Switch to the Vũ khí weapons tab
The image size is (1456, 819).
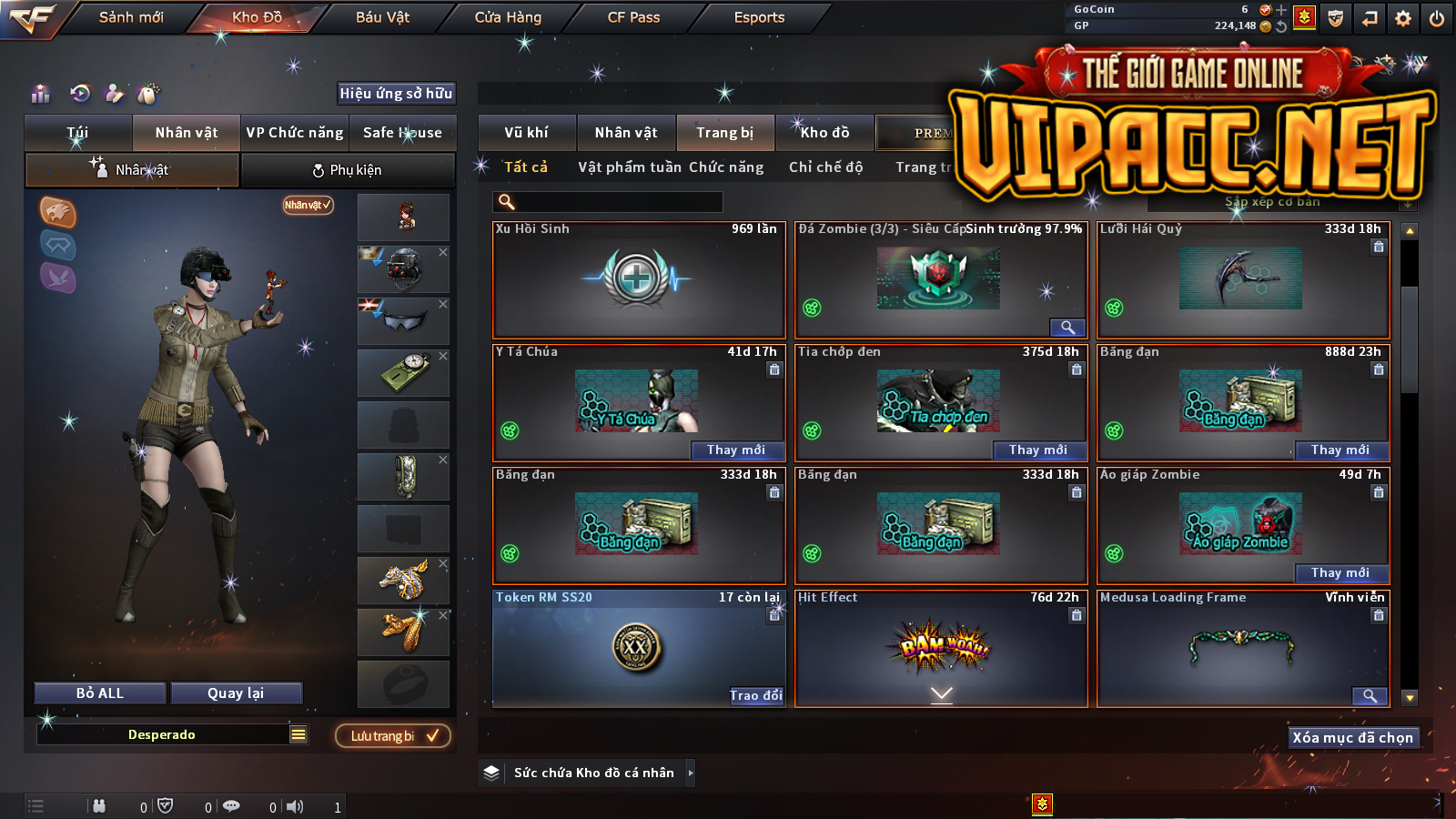[x=526, y=133]
